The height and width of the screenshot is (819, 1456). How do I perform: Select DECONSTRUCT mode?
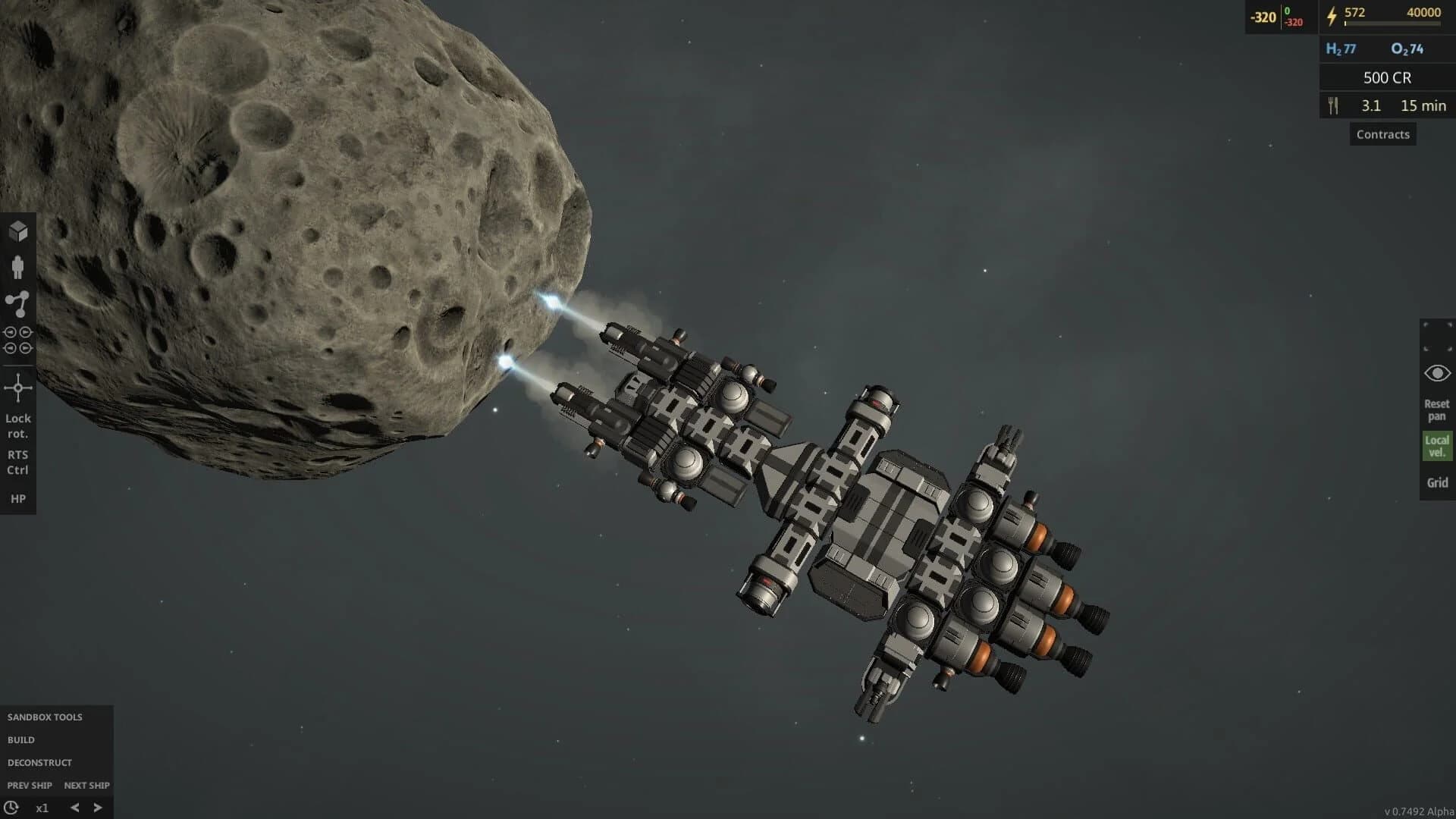[x=39, y=763]
